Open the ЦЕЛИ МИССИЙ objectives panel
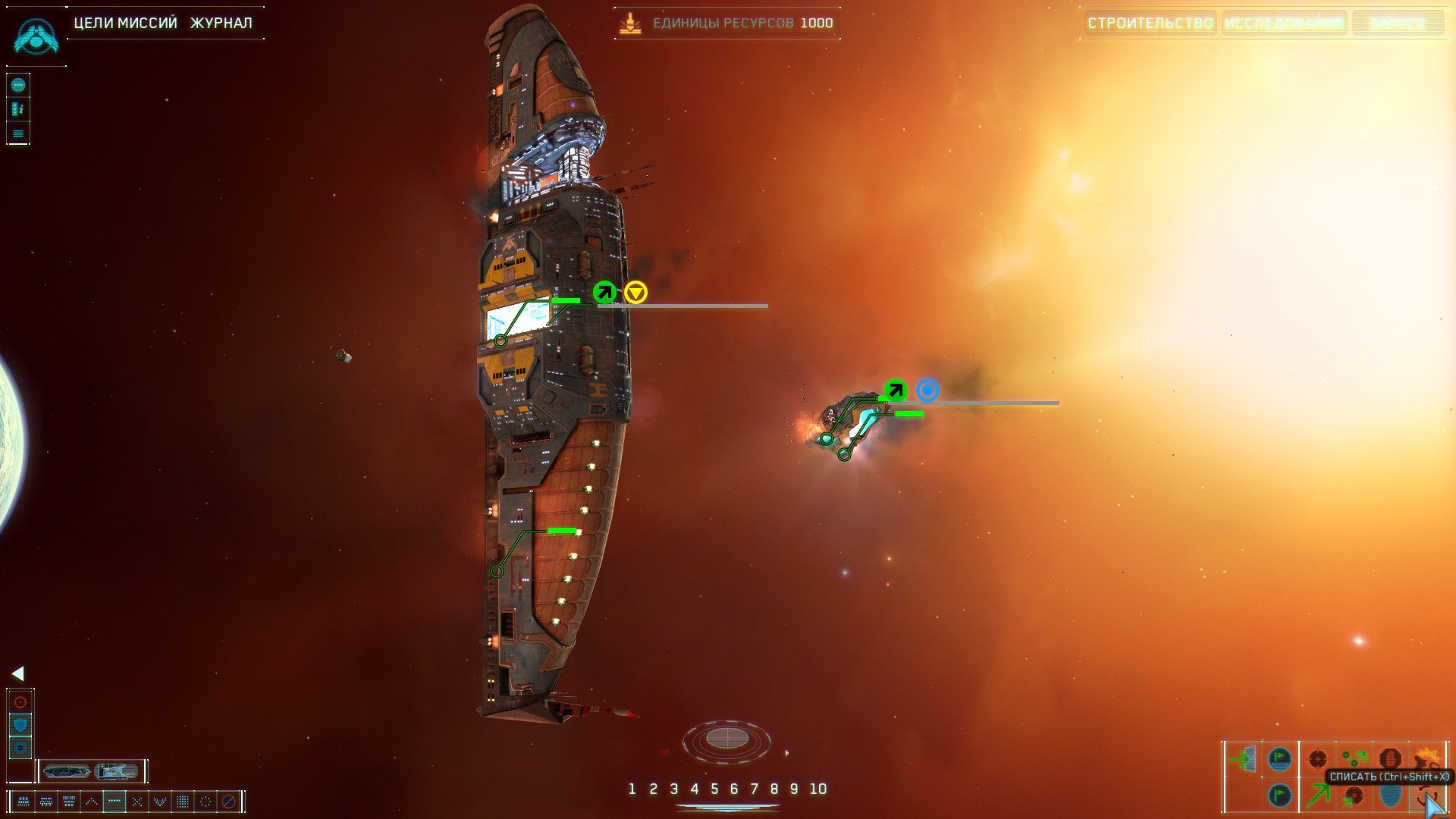The width and height of the screenshot is (1456, 819). (125, 23)
